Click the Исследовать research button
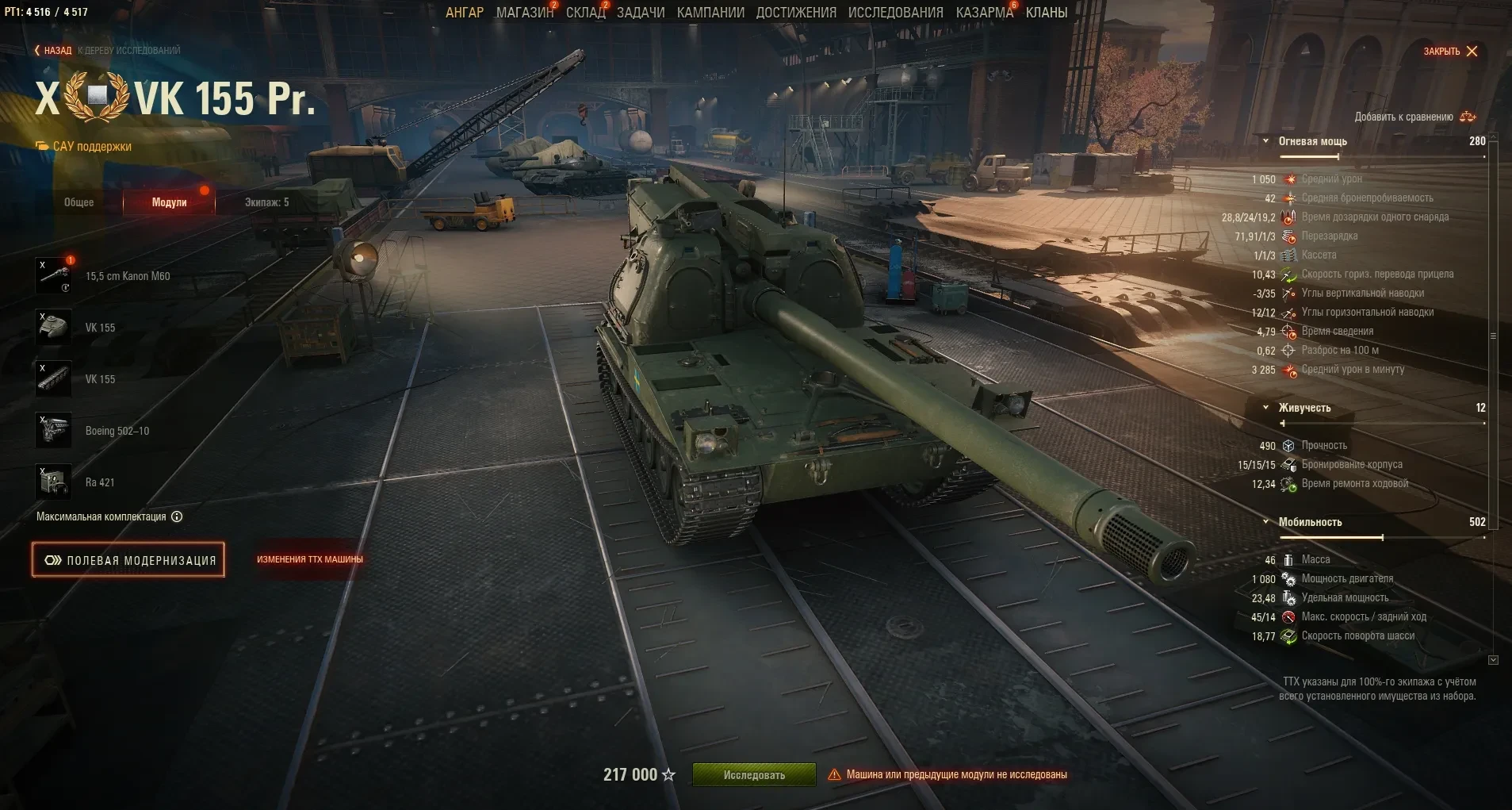 (x=754, y=775)
